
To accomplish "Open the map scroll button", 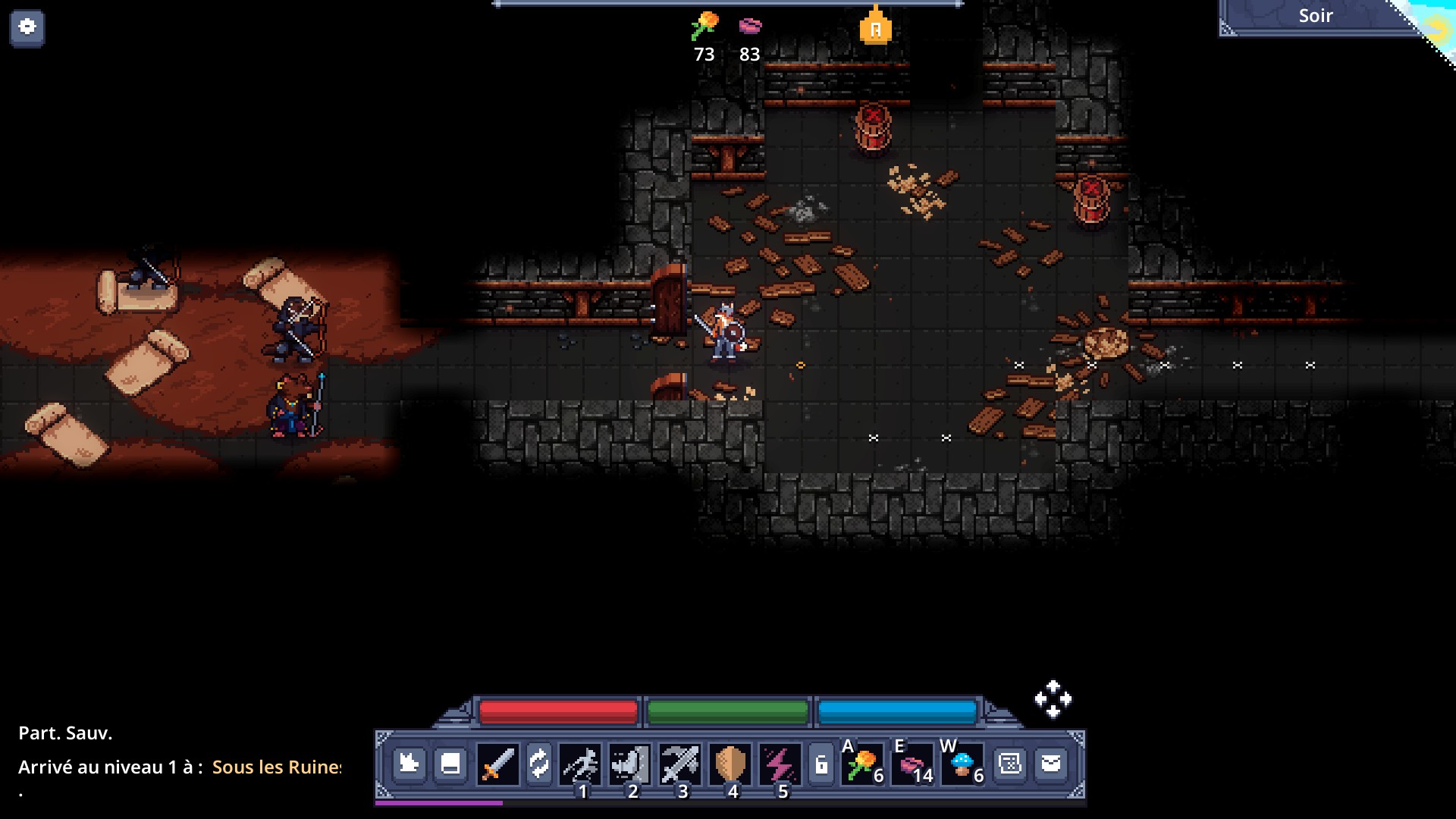I will [x=1010, y=763].
